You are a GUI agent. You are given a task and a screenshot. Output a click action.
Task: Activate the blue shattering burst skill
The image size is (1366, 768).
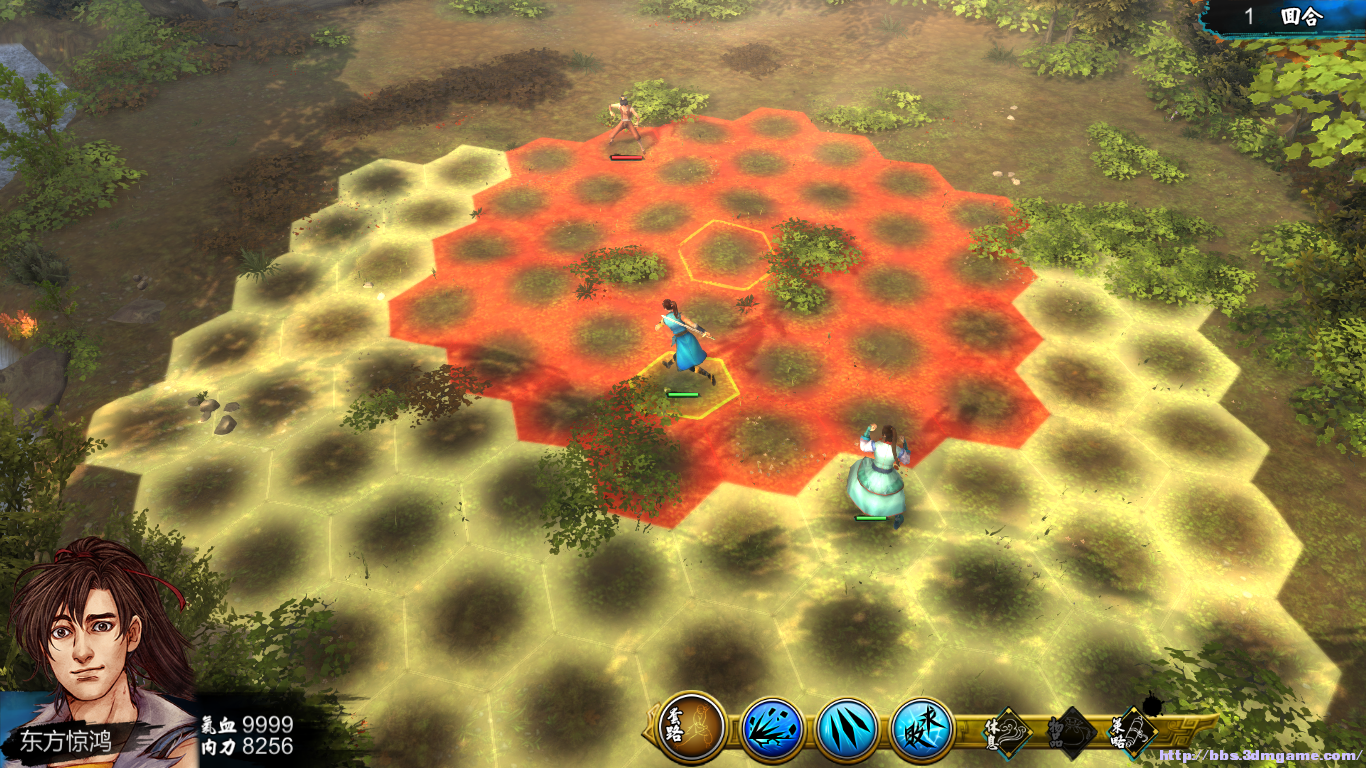772,728
